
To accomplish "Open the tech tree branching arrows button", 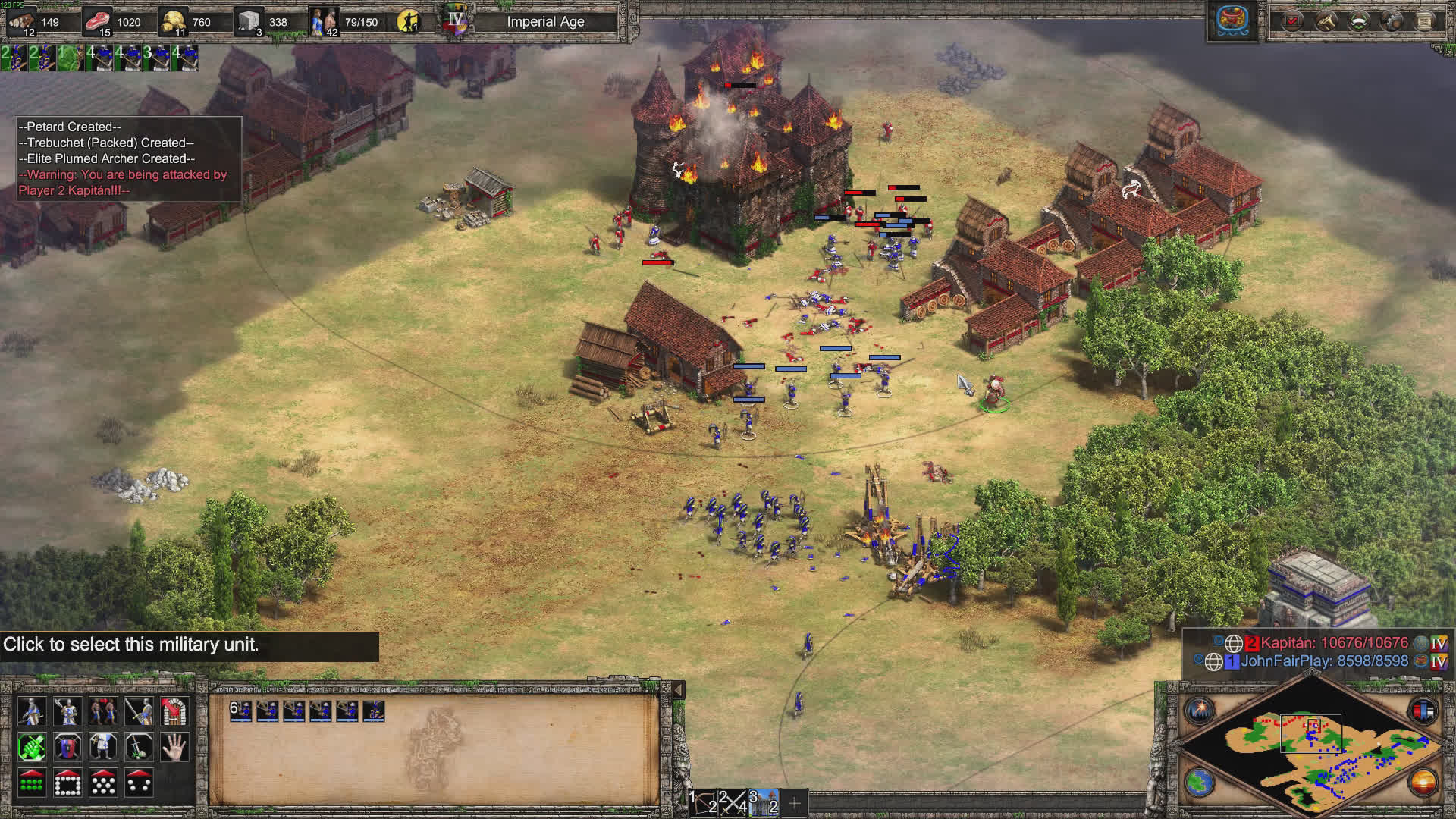I will point(1326,21).
